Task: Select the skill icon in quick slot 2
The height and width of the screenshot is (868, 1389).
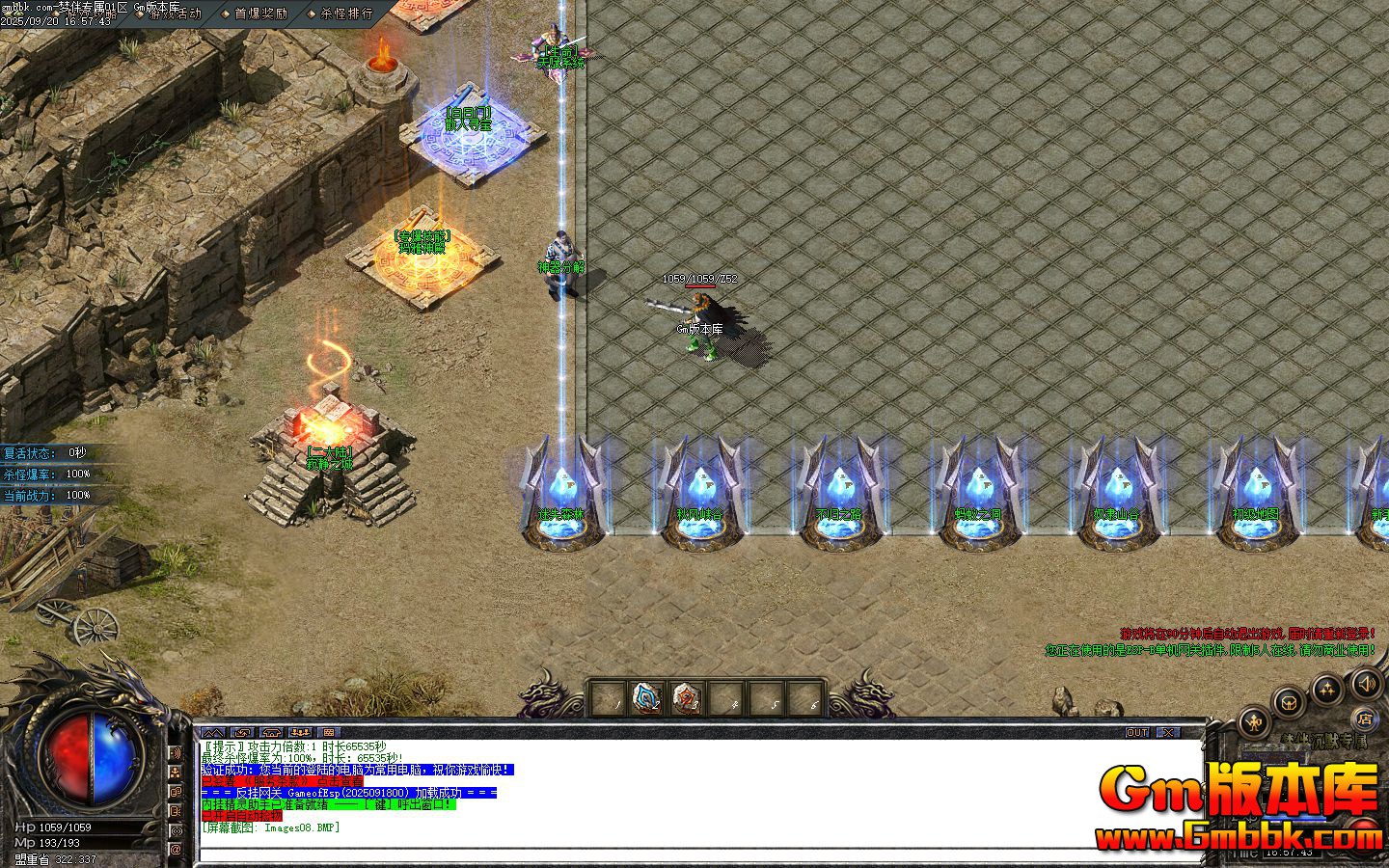Action: click(646, 696)
